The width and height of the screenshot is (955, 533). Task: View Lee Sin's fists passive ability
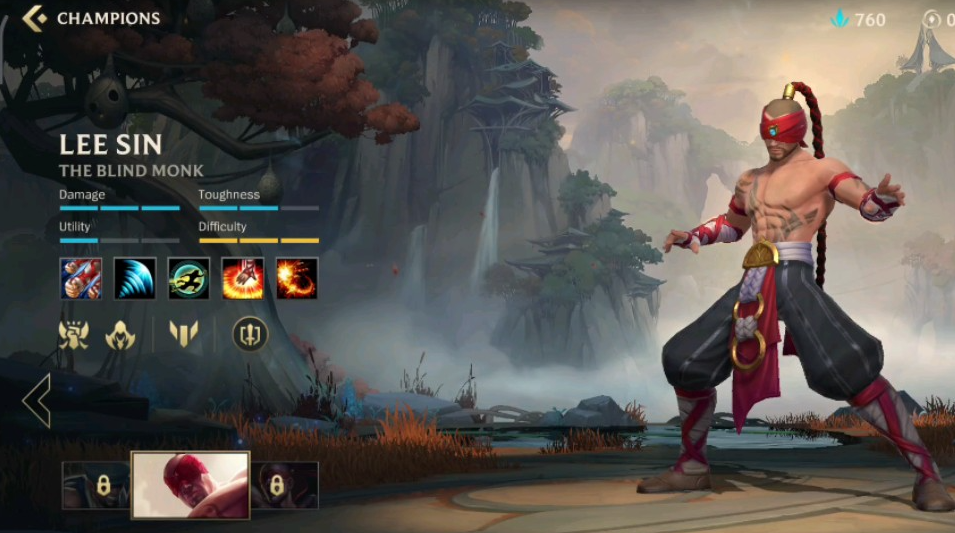[80, 278]
